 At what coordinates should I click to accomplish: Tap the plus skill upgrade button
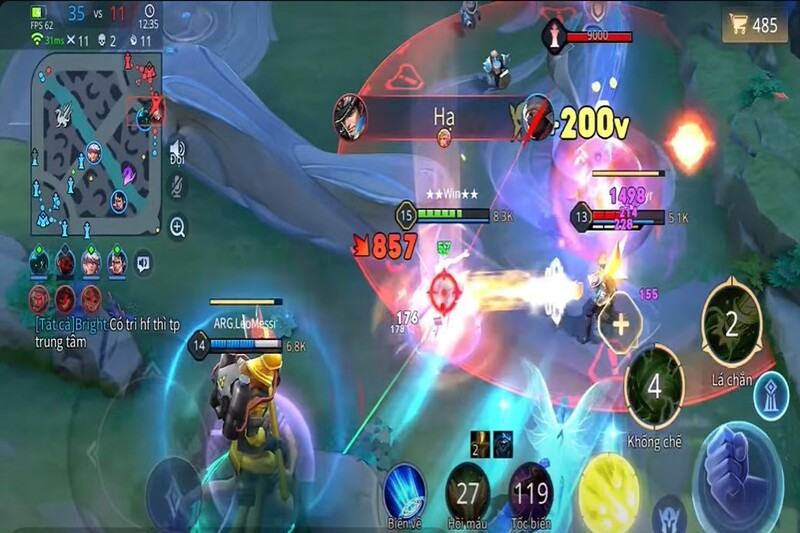[620, 324]
